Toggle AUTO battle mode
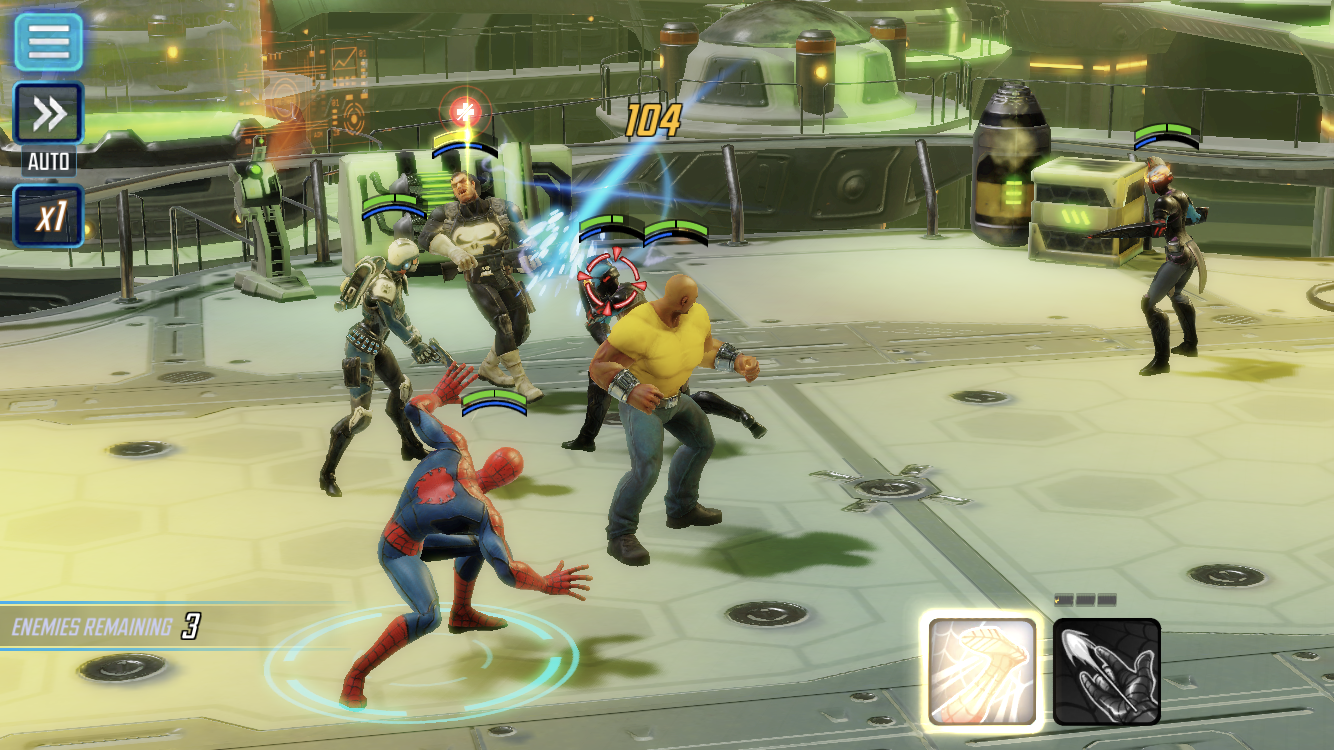 [48, 116]
